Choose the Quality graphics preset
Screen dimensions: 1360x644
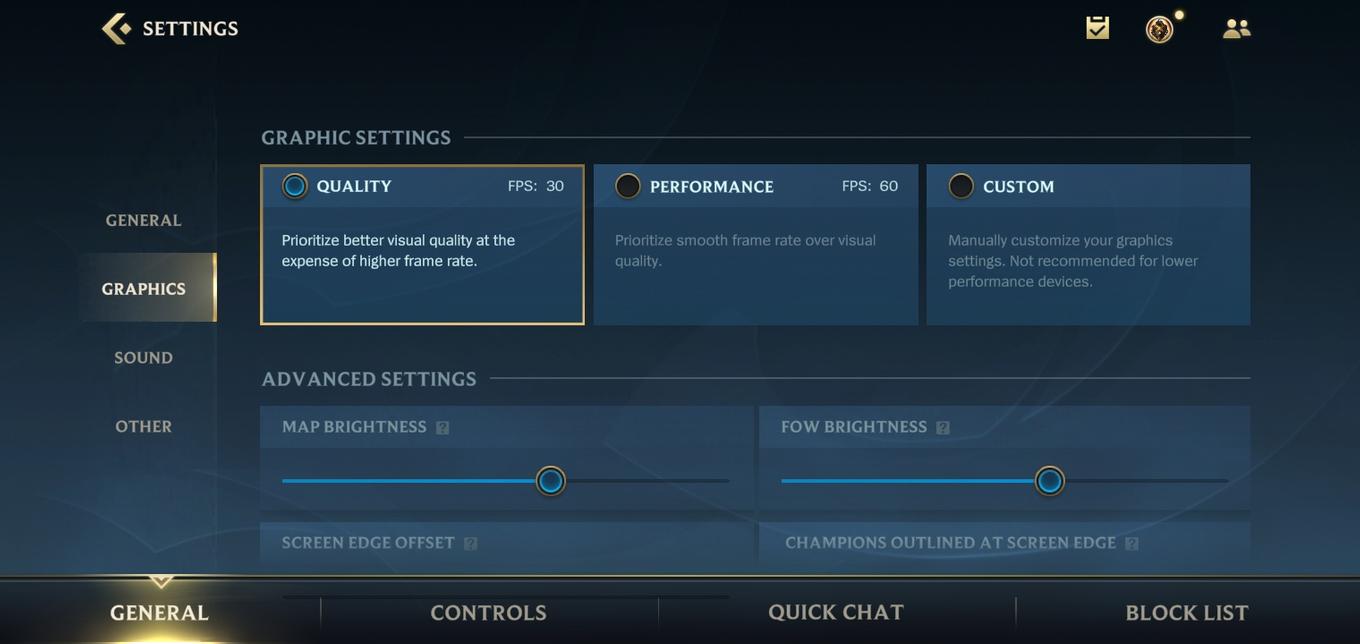pos(295,186)
